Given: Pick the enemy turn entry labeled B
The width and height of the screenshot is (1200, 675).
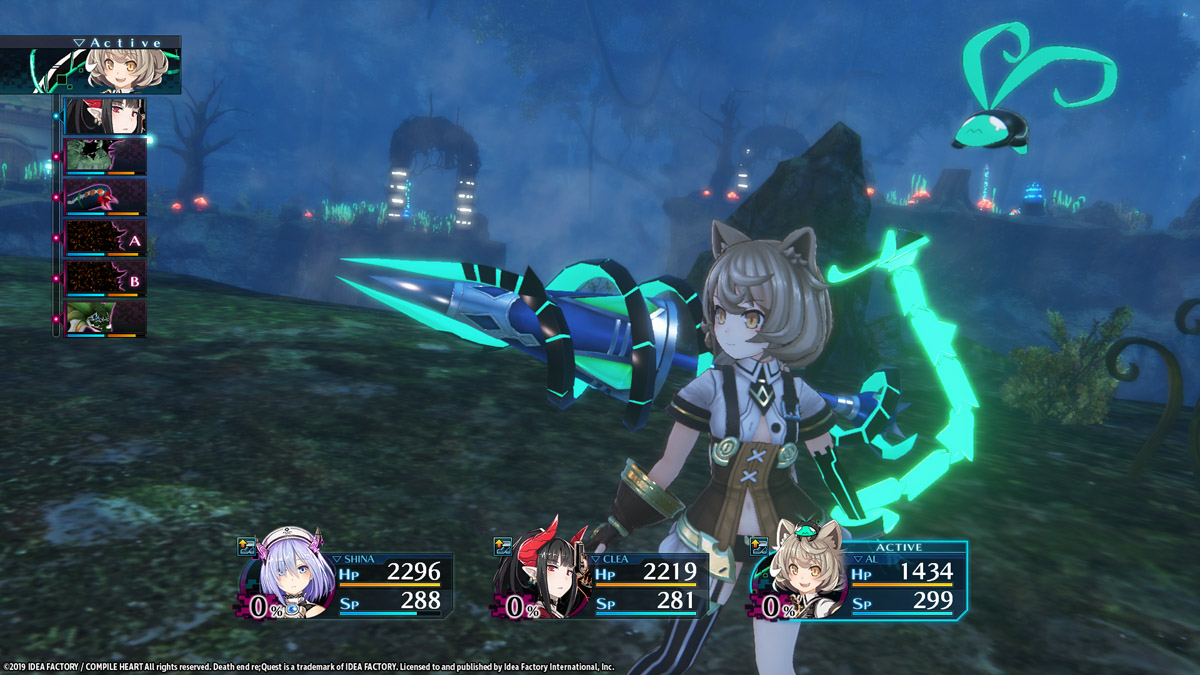Looking at the screenshot, I should [104, 279].
